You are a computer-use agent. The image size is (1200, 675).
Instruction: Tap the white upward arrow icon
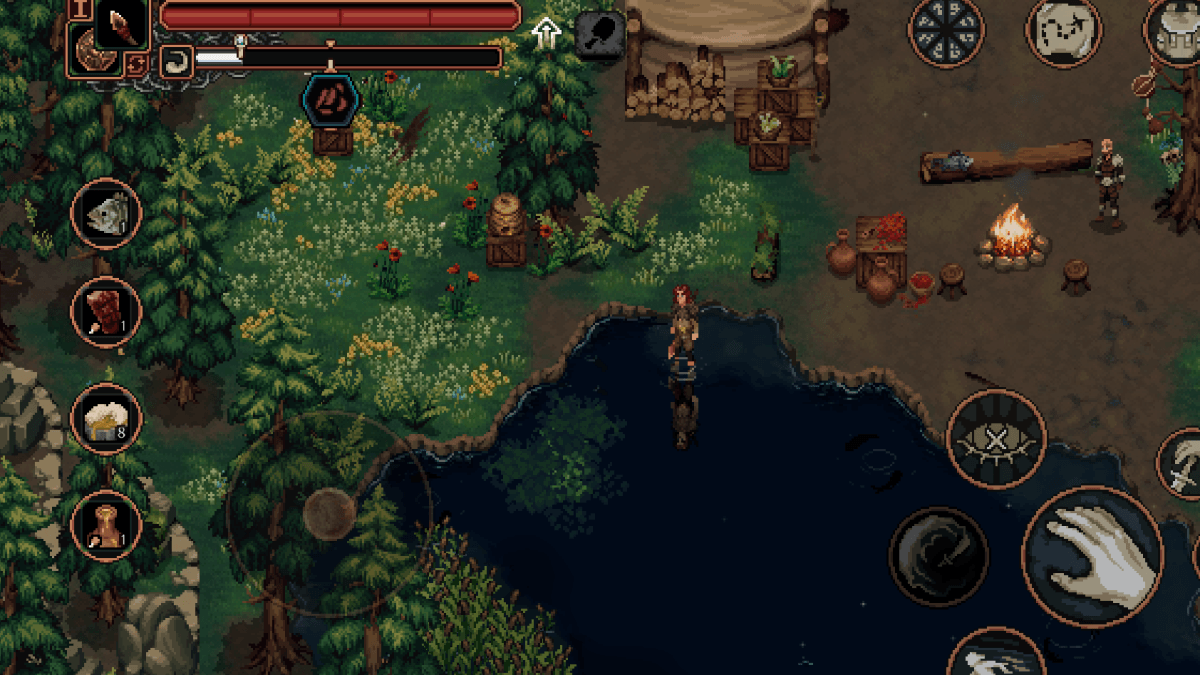pyautogui.click(x=546, y=33)
